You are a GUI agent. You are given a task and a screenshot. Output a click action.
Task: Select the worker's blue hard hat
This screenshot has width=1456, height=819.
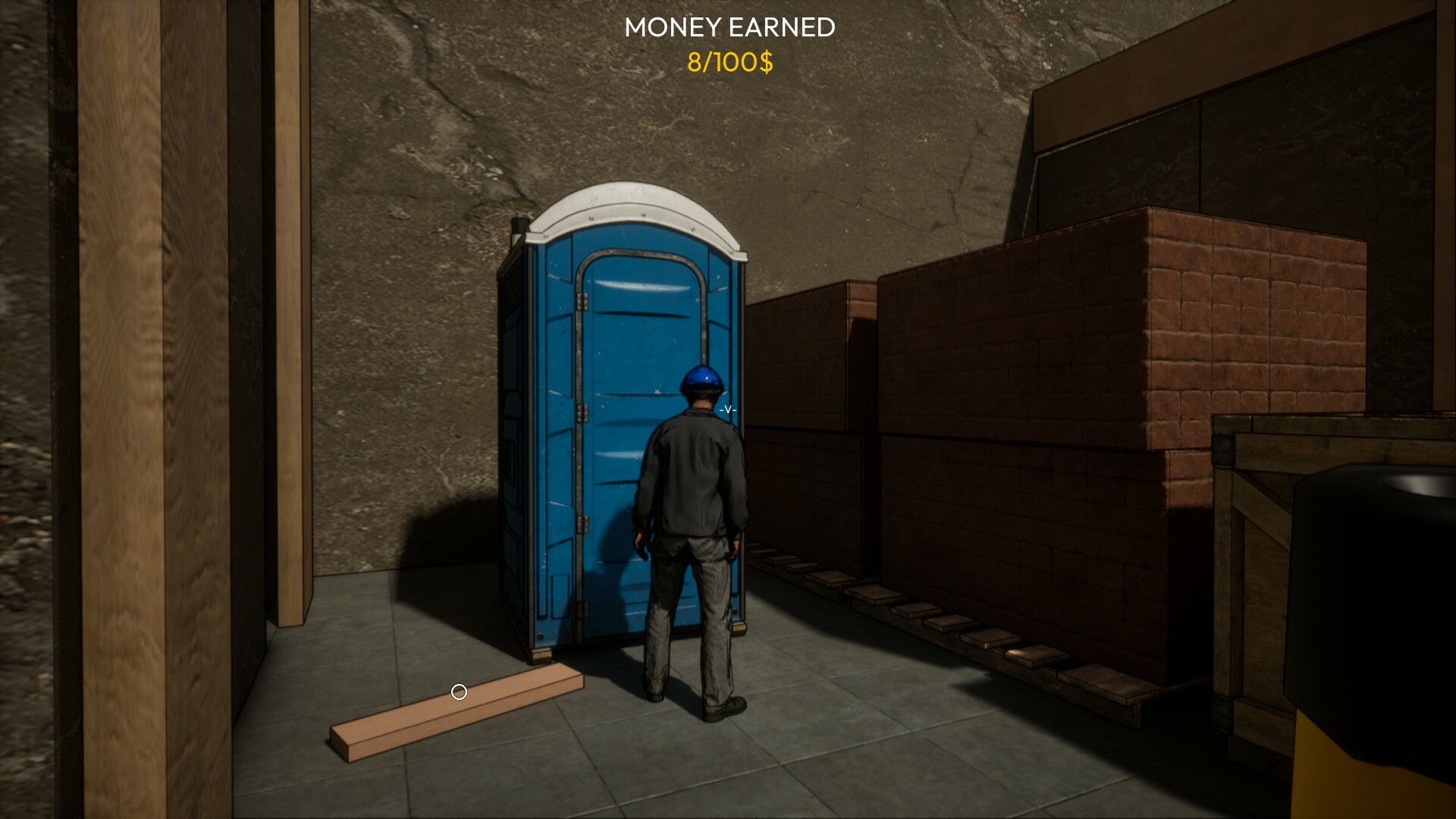[701, 377]
